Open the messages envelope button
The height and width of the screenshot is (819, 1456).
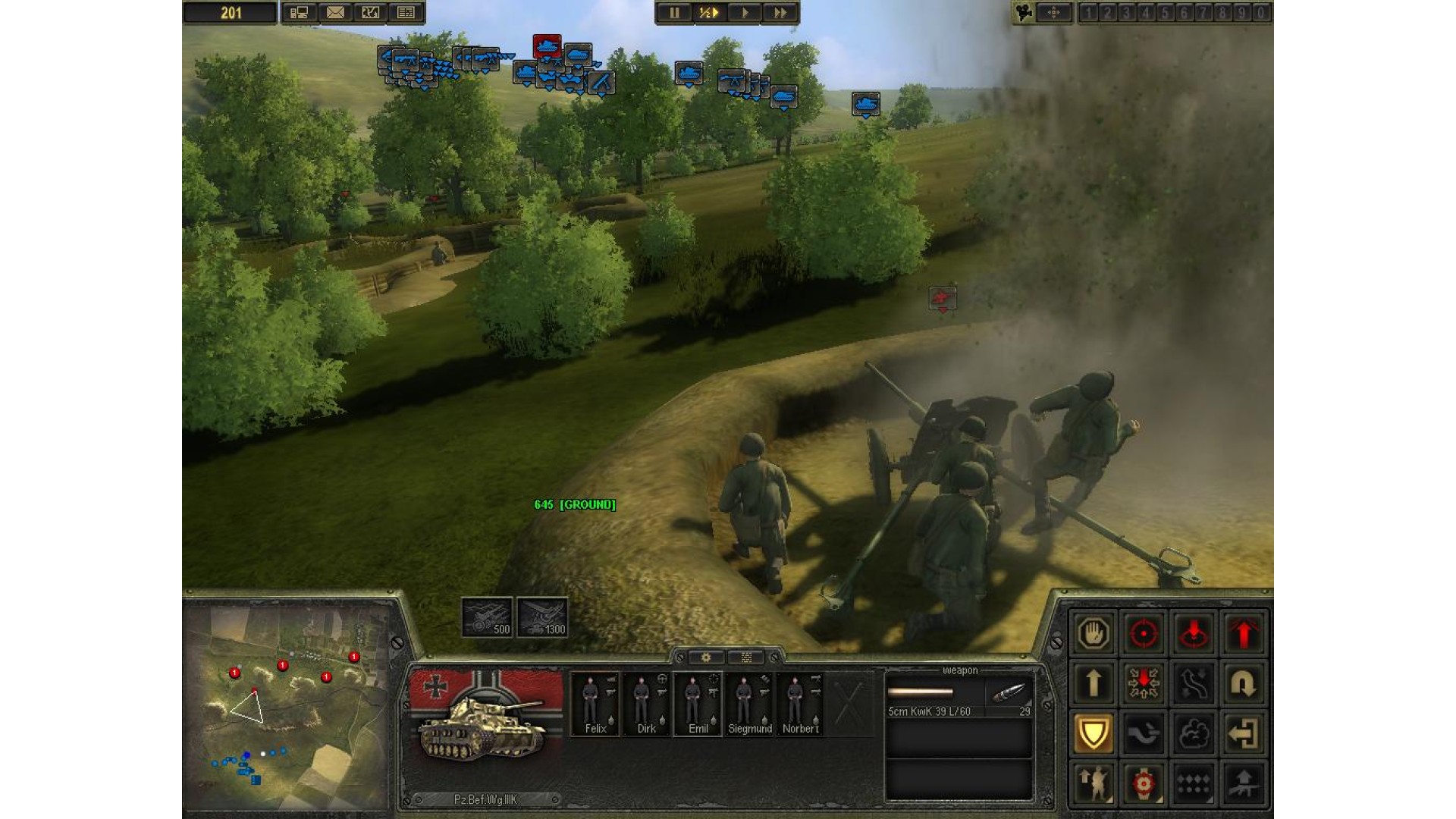[334, 13]
